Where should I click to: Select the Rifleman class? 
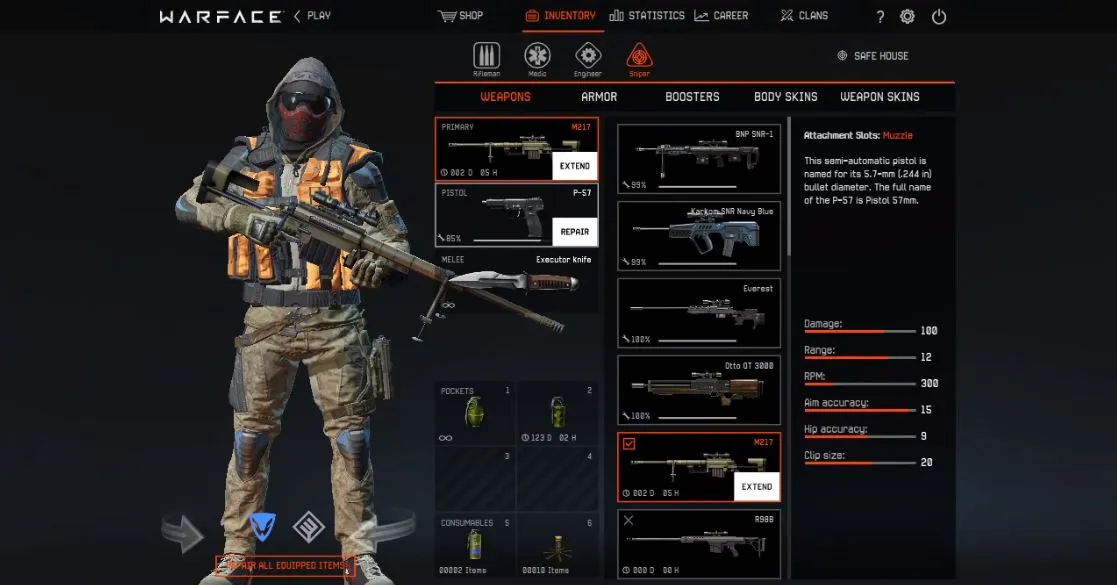(x=487, y=58)
